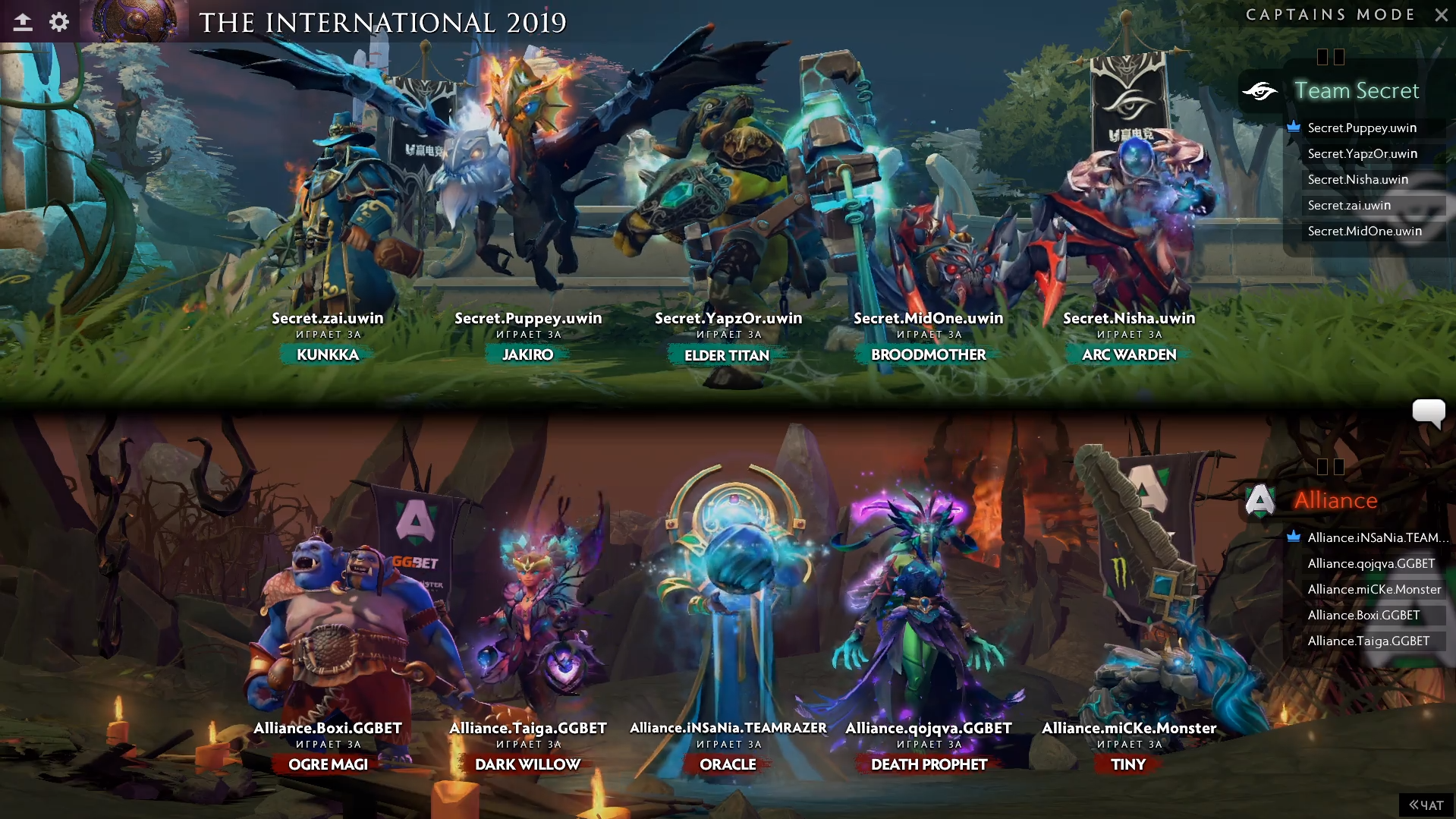Image resolution: width=1456 pixels, height=819 pixels.
Task: Select Secret.YapzOr.uwin in the roster list
Action: click(1362, 153)
